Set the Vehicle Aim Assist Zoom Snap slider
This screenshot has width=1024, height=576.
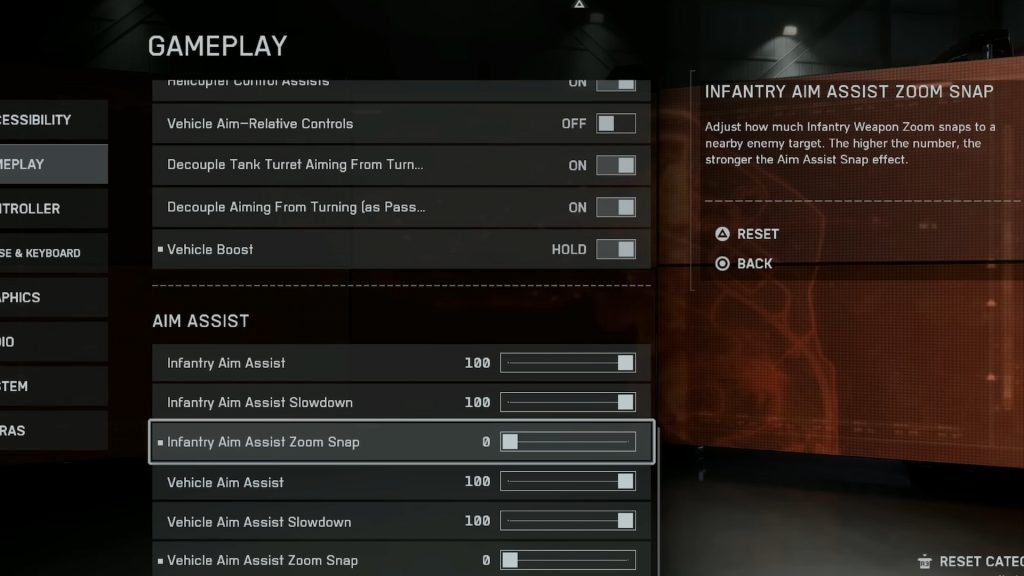[x=568, y=560]
